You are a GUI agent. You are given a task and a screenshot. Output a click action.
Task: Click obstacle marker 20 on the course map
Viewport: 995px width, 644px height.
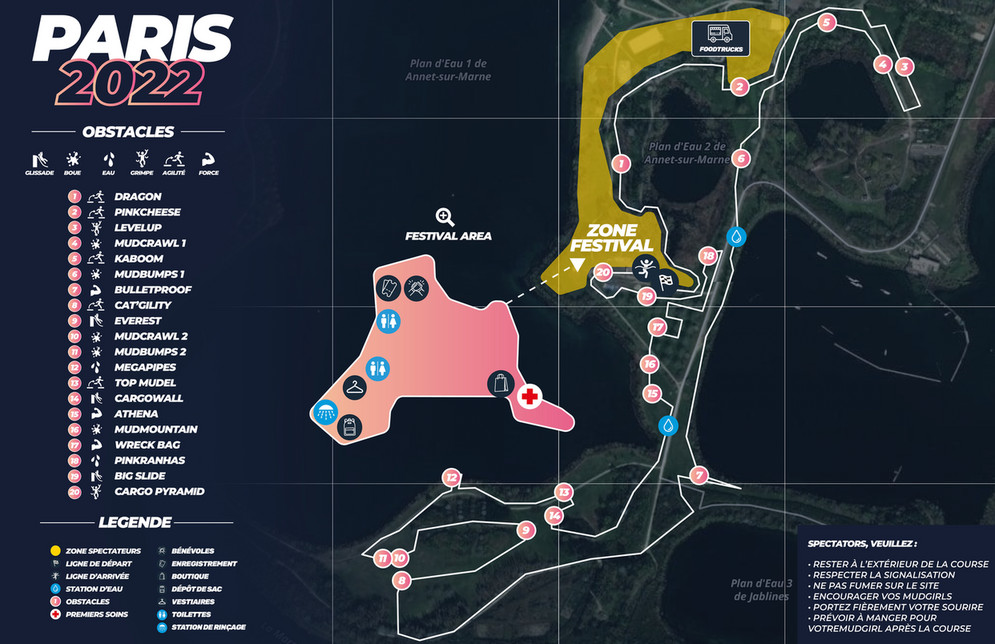coord(603,271)
